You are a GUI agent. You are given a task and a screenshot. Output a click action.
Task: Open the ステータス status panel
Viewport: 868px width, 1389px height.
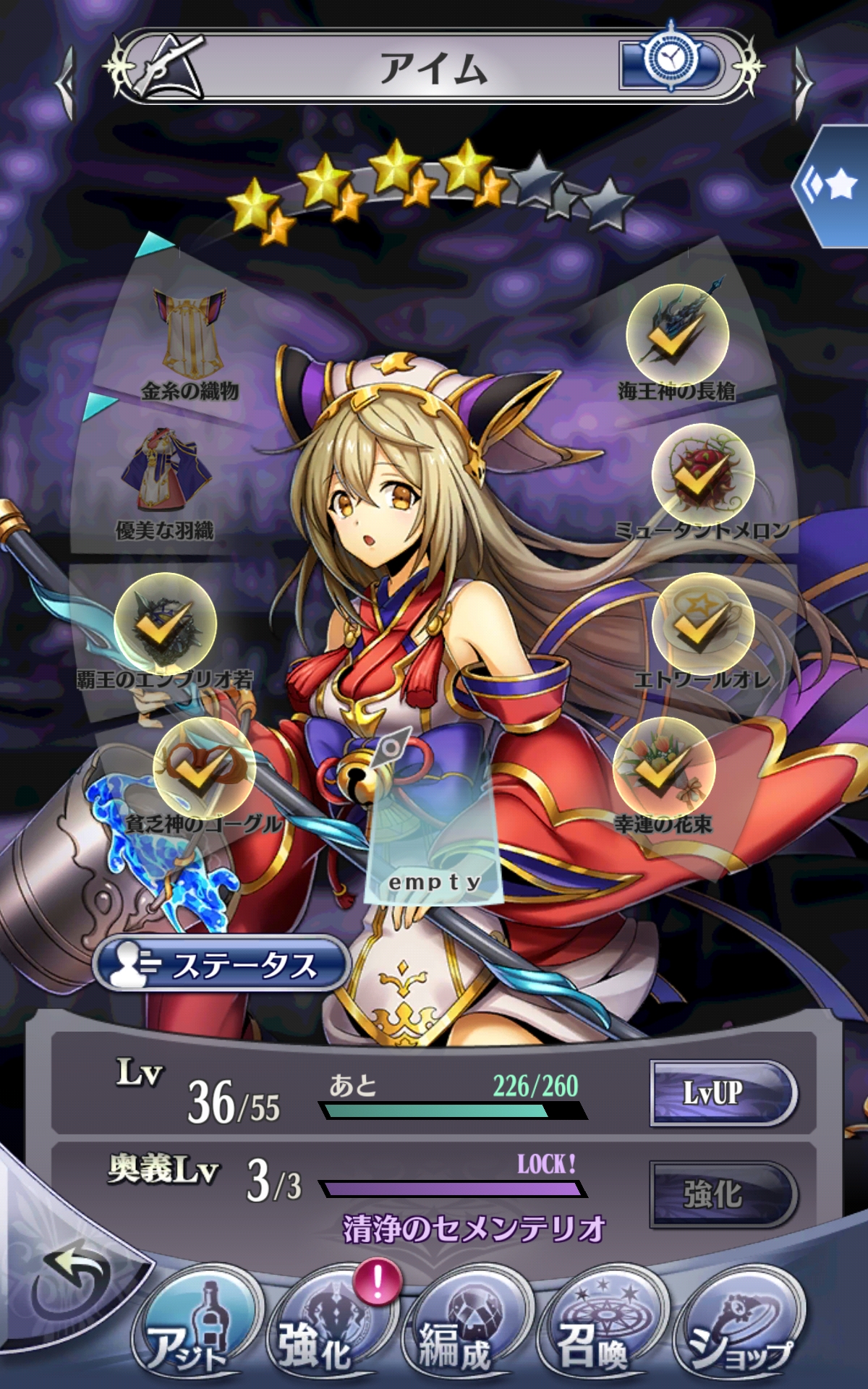pos(221,964)
